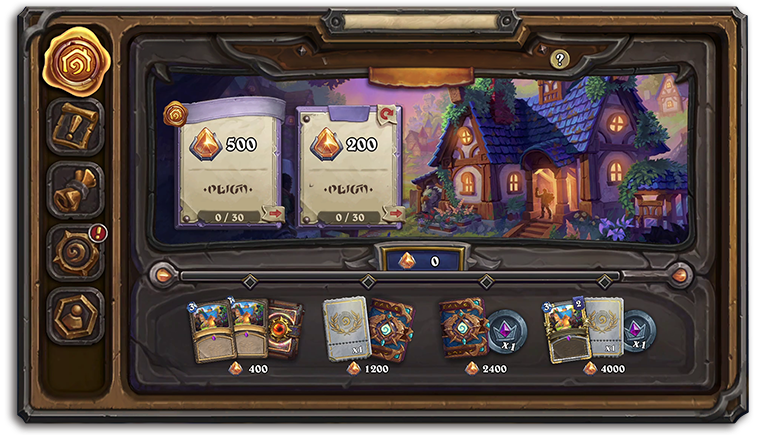The height and width of the screenshot is (435, 760).
Task: Click the arrow on the 200 quest
Action: [393, 213]
